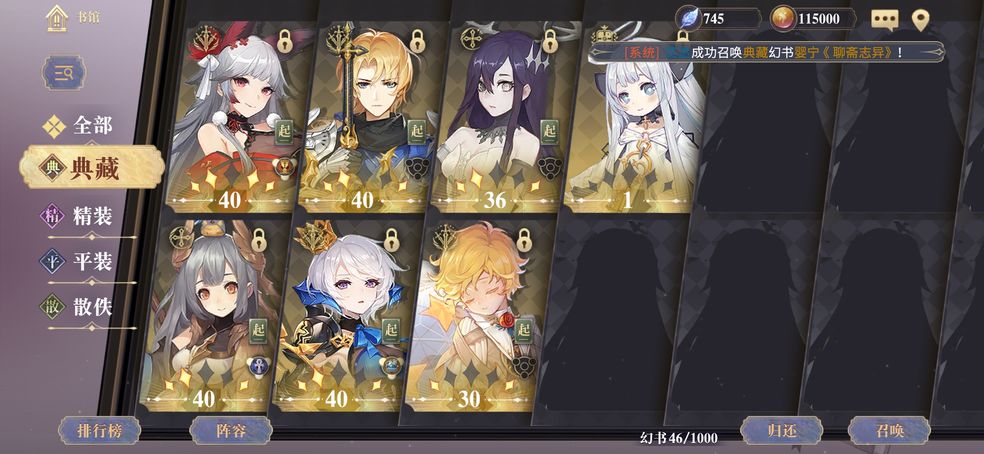
Task: Switch to the 精装 tab
Action: point(78,216)
